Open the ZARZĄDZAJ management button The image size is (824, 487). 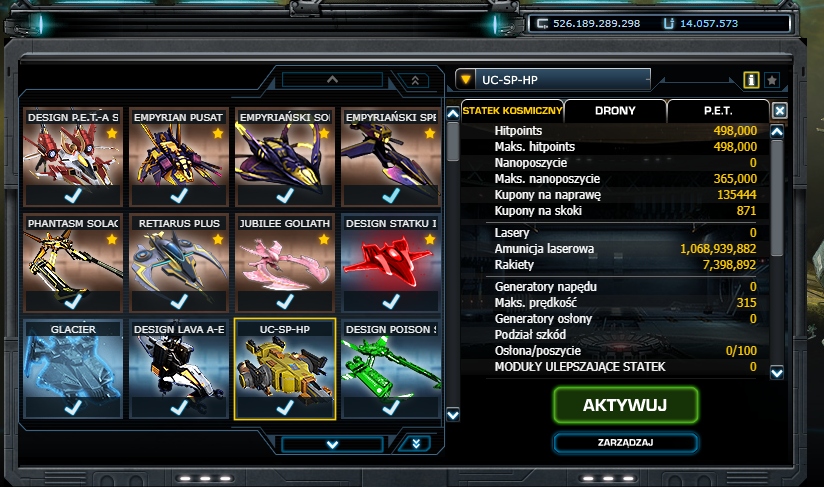click(625, 442)
